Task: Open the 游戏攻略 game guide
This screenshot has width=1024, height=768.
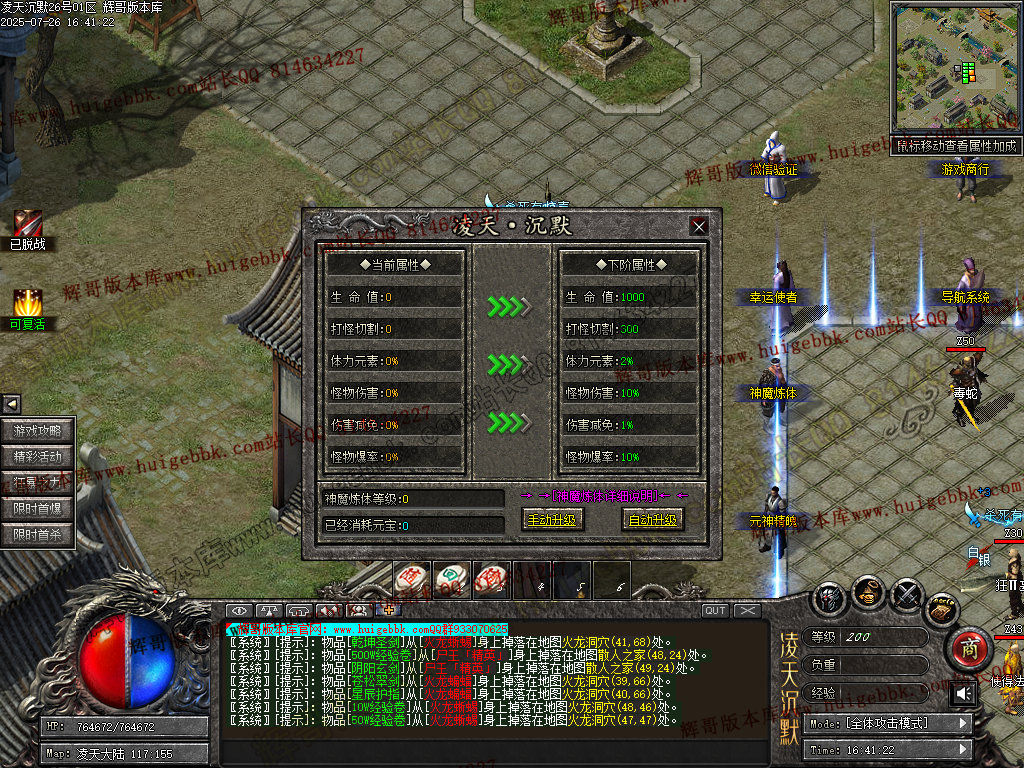Action: [38, 431]
